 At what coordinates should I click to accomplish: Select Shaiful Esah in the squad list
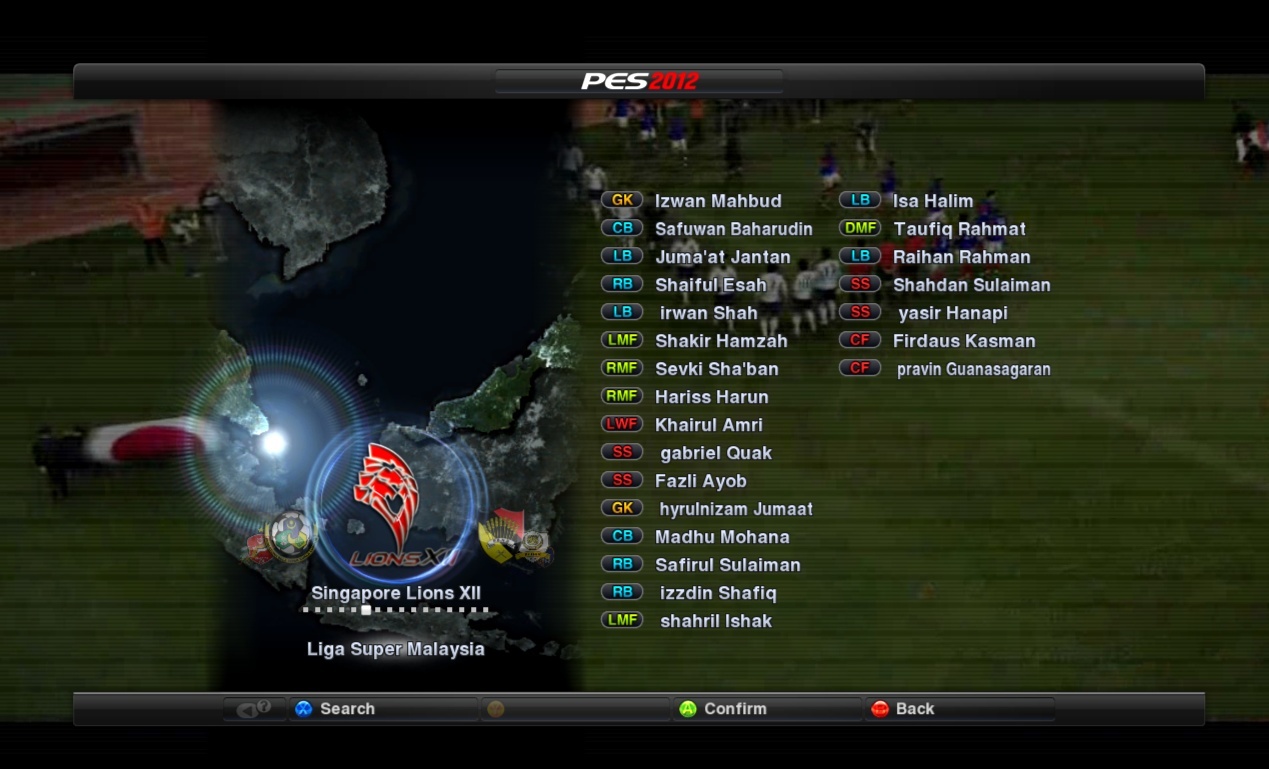pyautogui.click(x=710, y=285)
